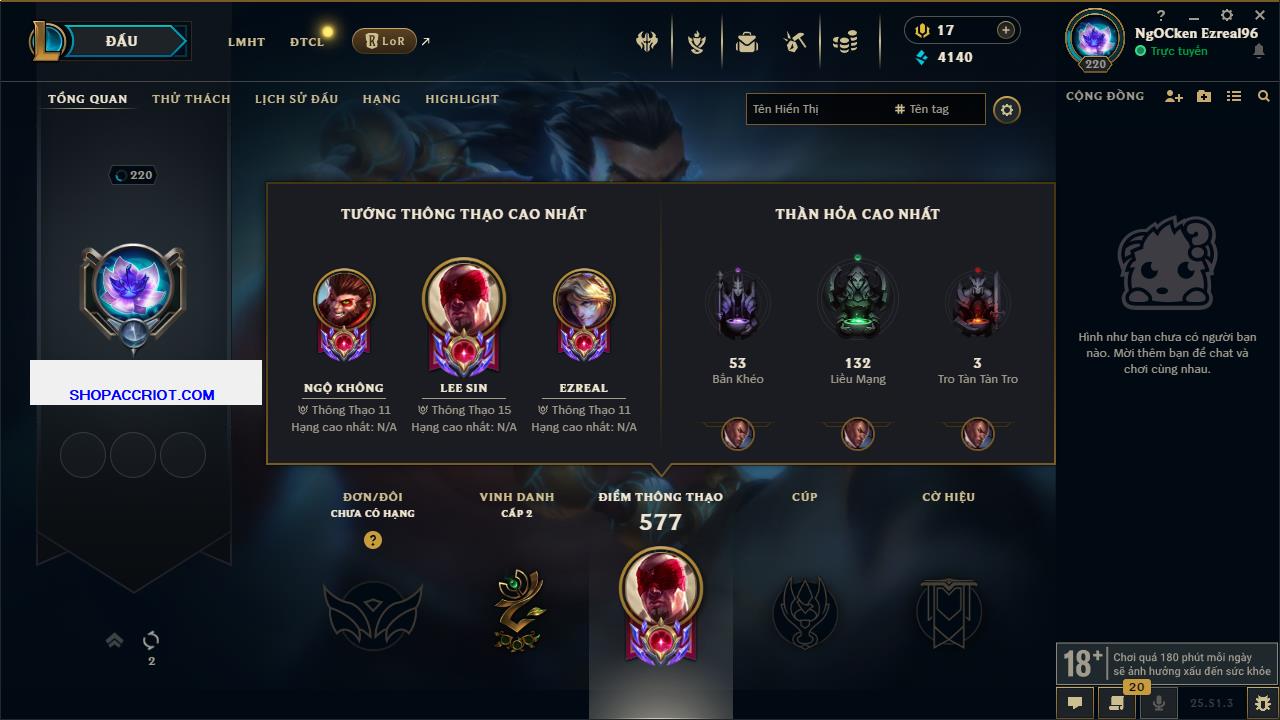Open the VINH DANH honor emblem
This screenshot has width=1280, height=720.
517,610
